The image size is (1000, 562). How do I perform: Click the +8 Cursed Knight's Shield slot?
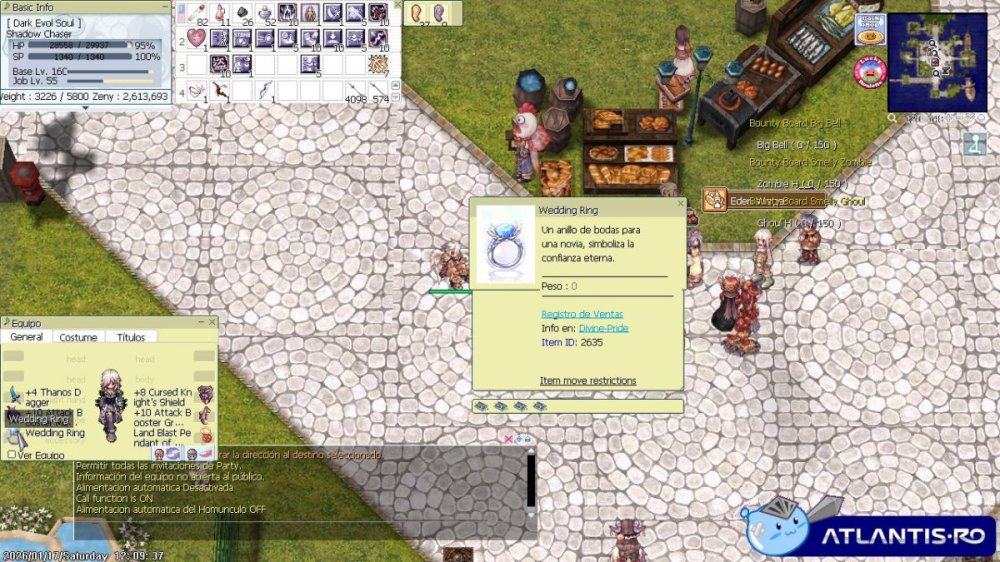pyautogui.click(x=205, y=394)
